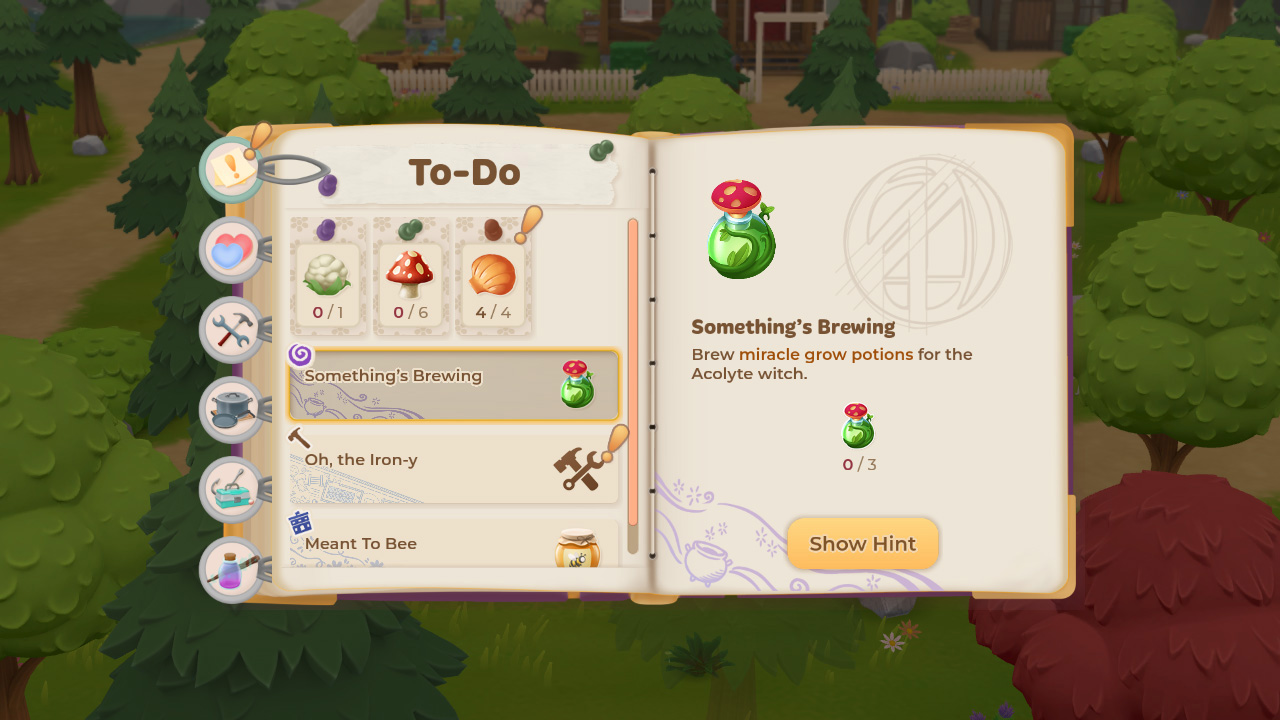The width and height of the screenshot is (1280, 720).
Task: Open the hammer and wrench crafting sidebar tab
Action: pos(231,330)
